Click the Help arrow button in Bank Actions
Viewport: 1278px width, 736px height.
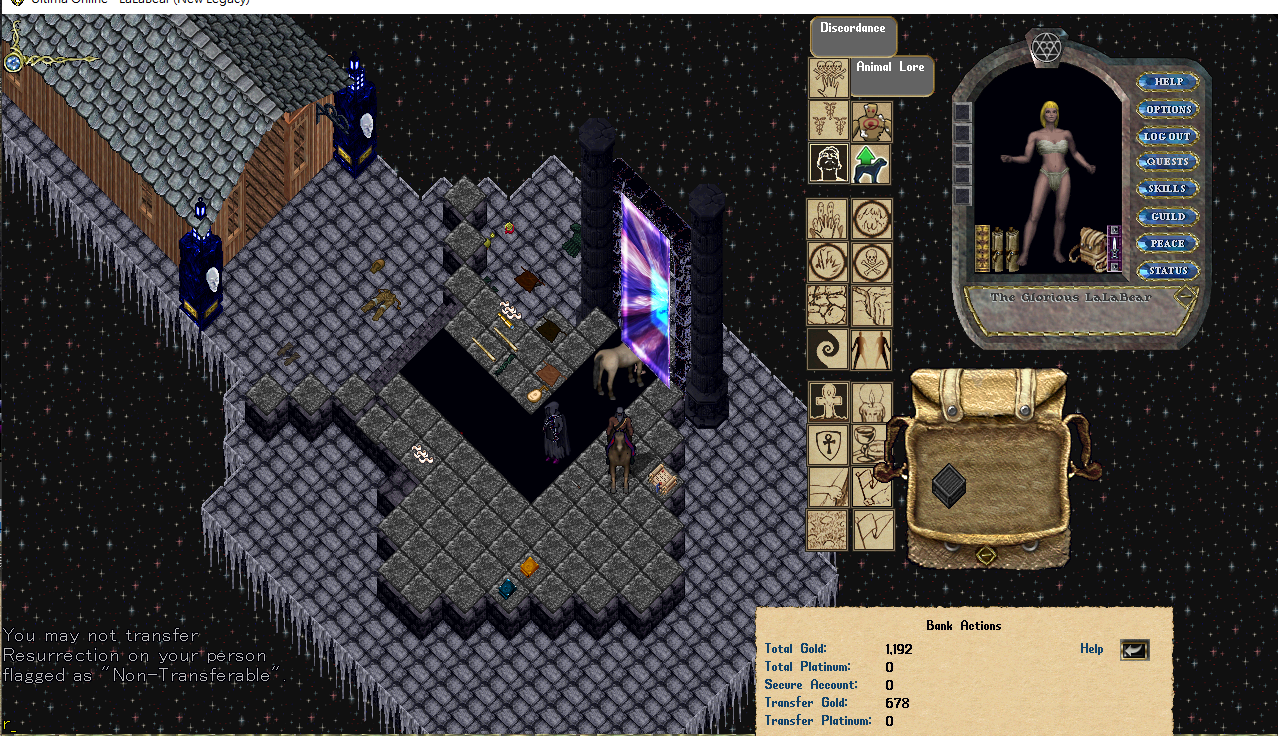[x=1134, y=650]
